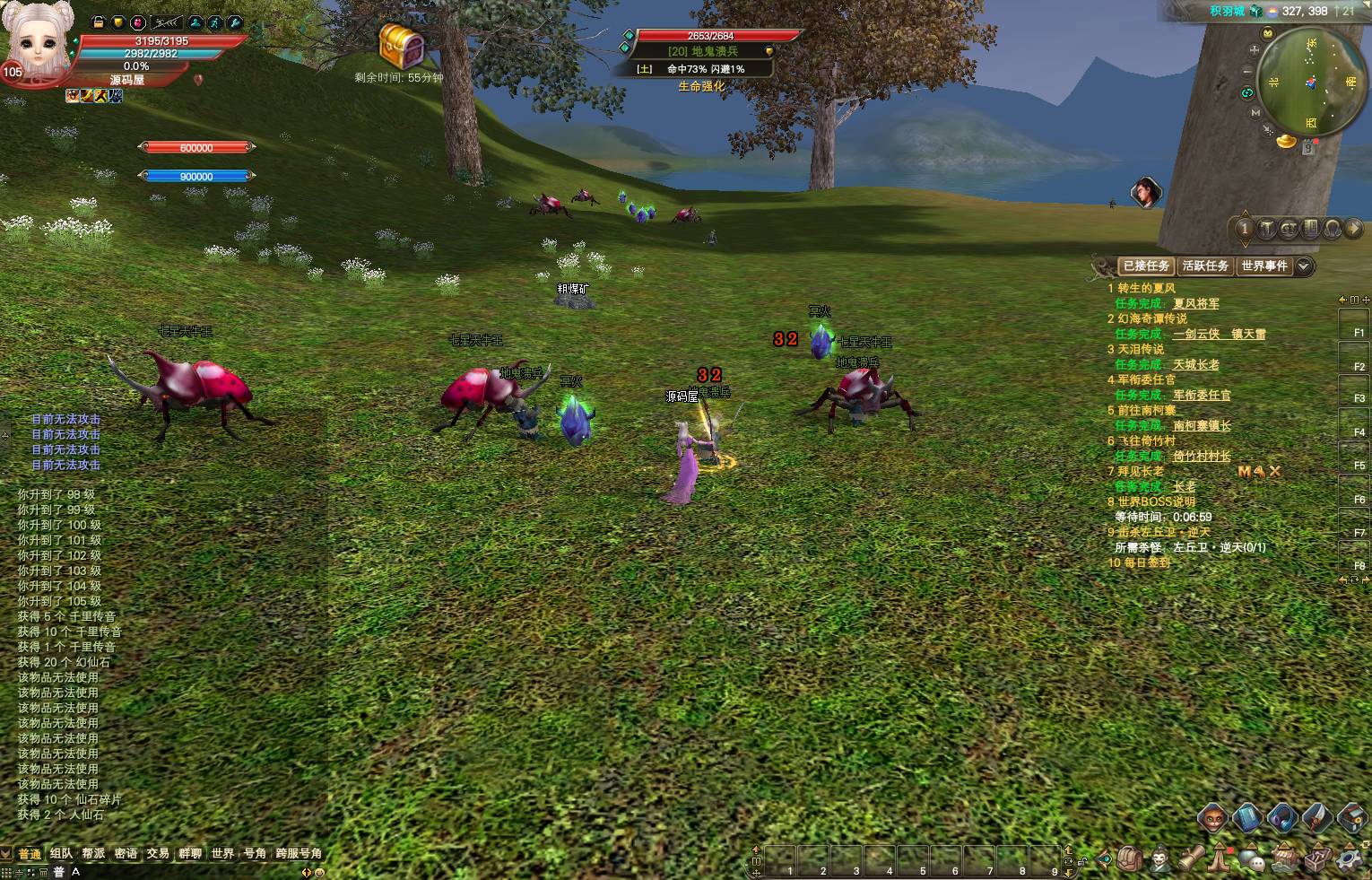Switch chat to the 世界 channel
The image size is (1372, 880).
coord(222,853)
